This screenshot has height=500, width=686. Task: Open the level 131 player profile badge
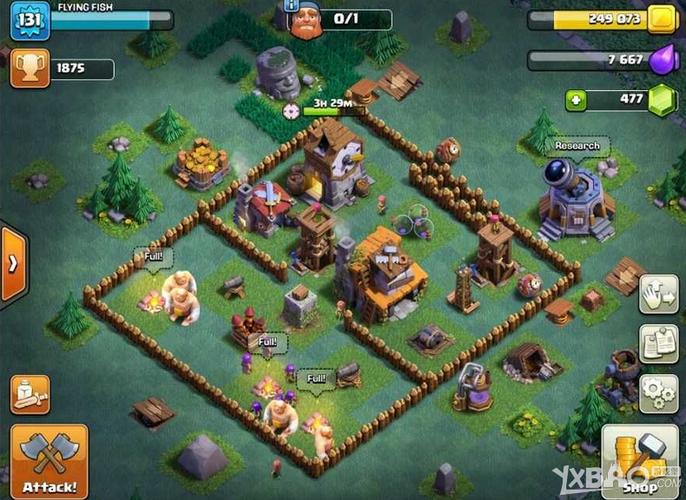(x=30, y=21)
